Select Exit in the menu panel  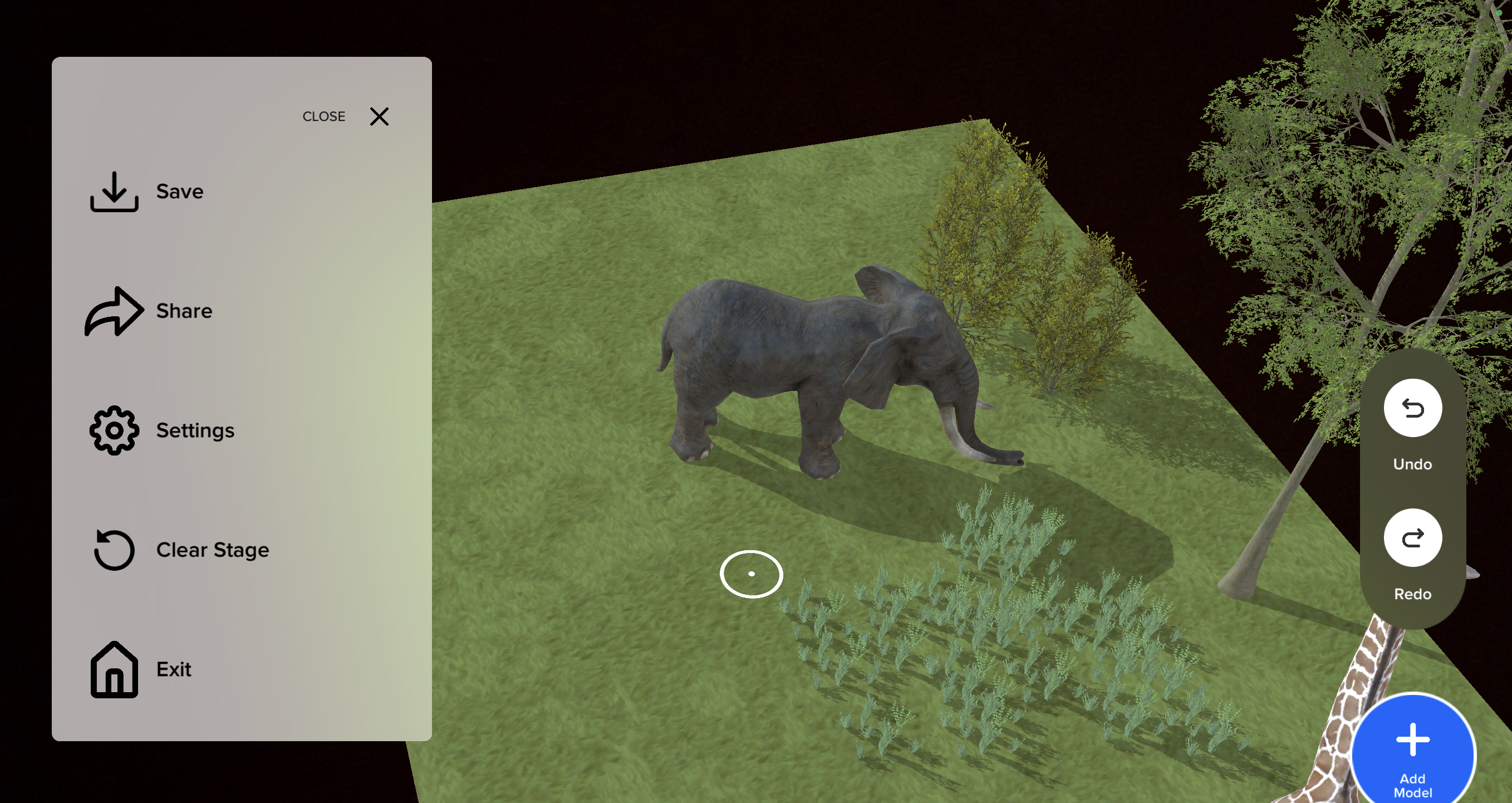[x=173, y=670]
